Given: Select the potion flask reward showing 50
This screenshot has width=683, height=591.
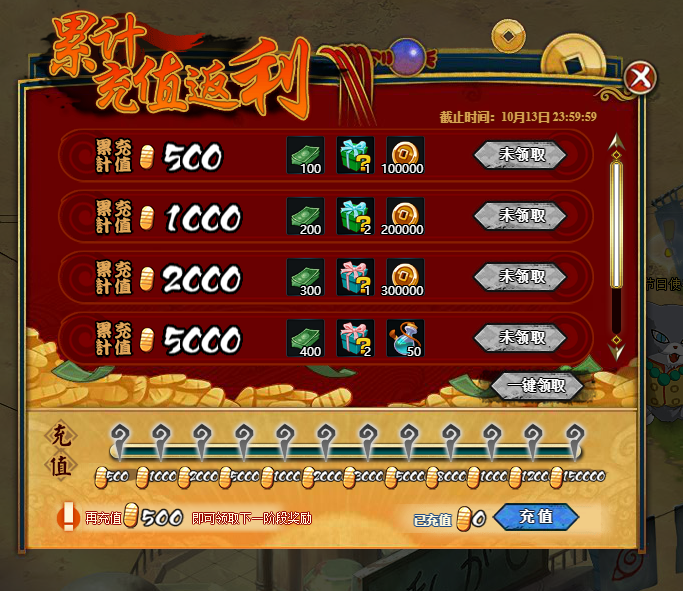Looking at the screenshot, I should (x=405, y=338).
